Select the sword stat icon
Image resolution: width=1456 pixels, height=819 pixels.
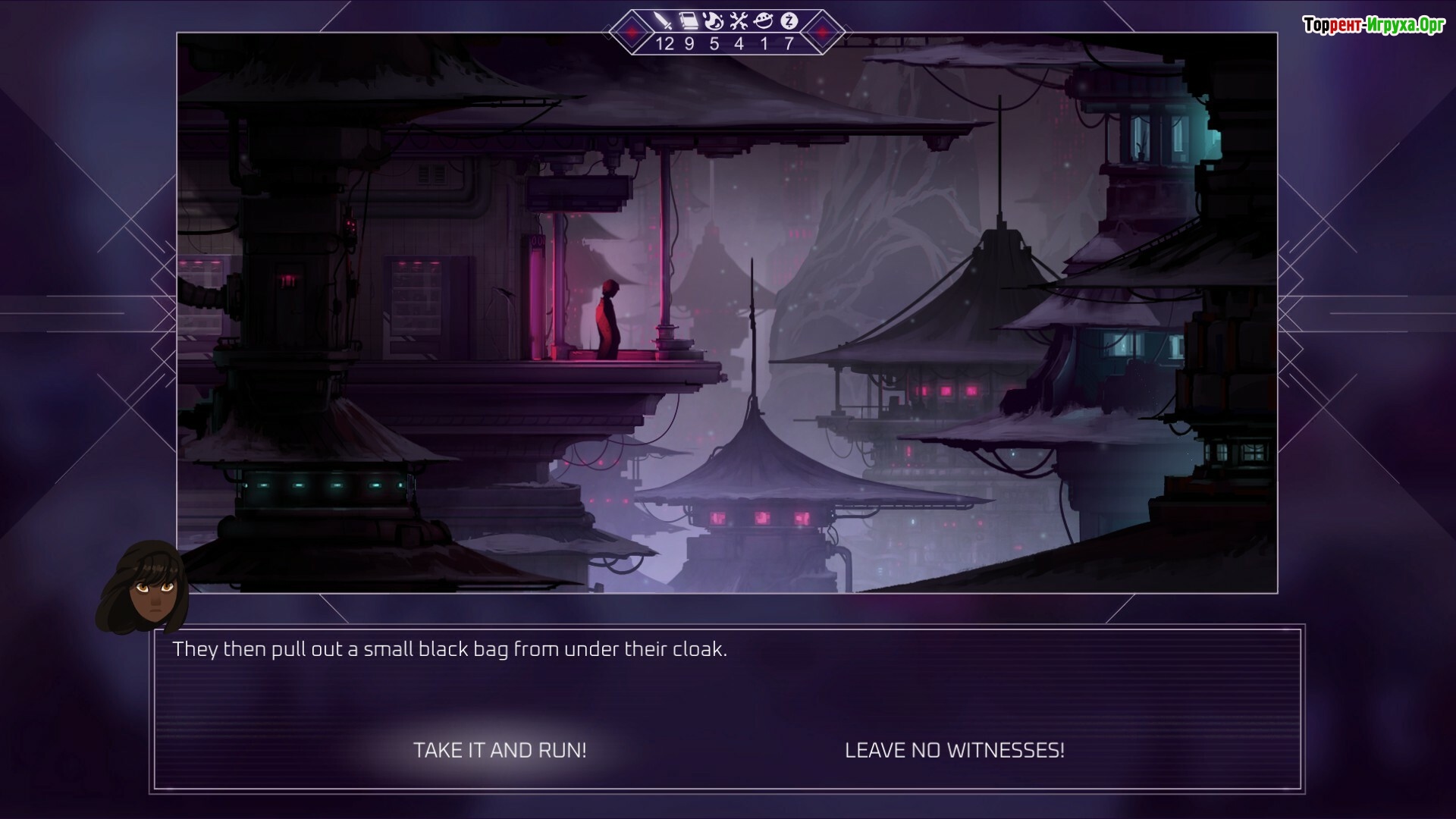coord(664,21)
